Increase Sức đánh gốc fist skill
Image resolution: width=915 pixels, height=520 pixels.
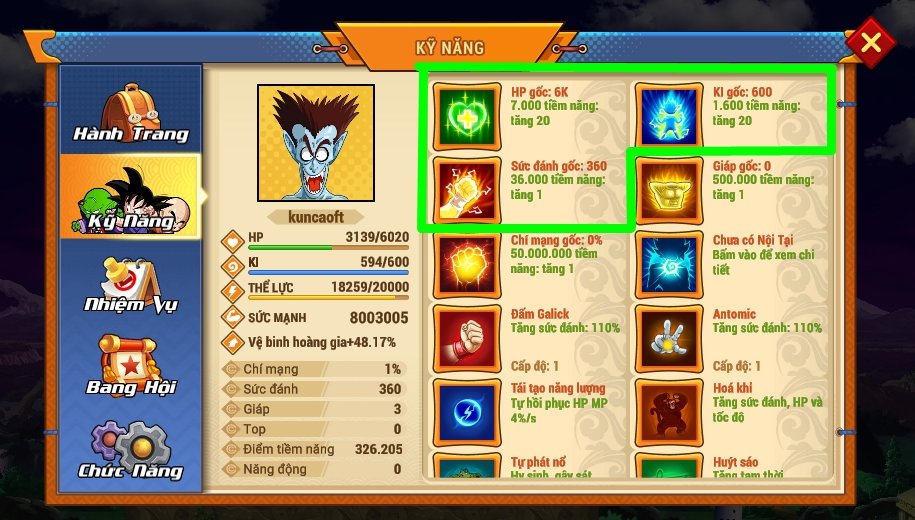click(x=466, y=190)
